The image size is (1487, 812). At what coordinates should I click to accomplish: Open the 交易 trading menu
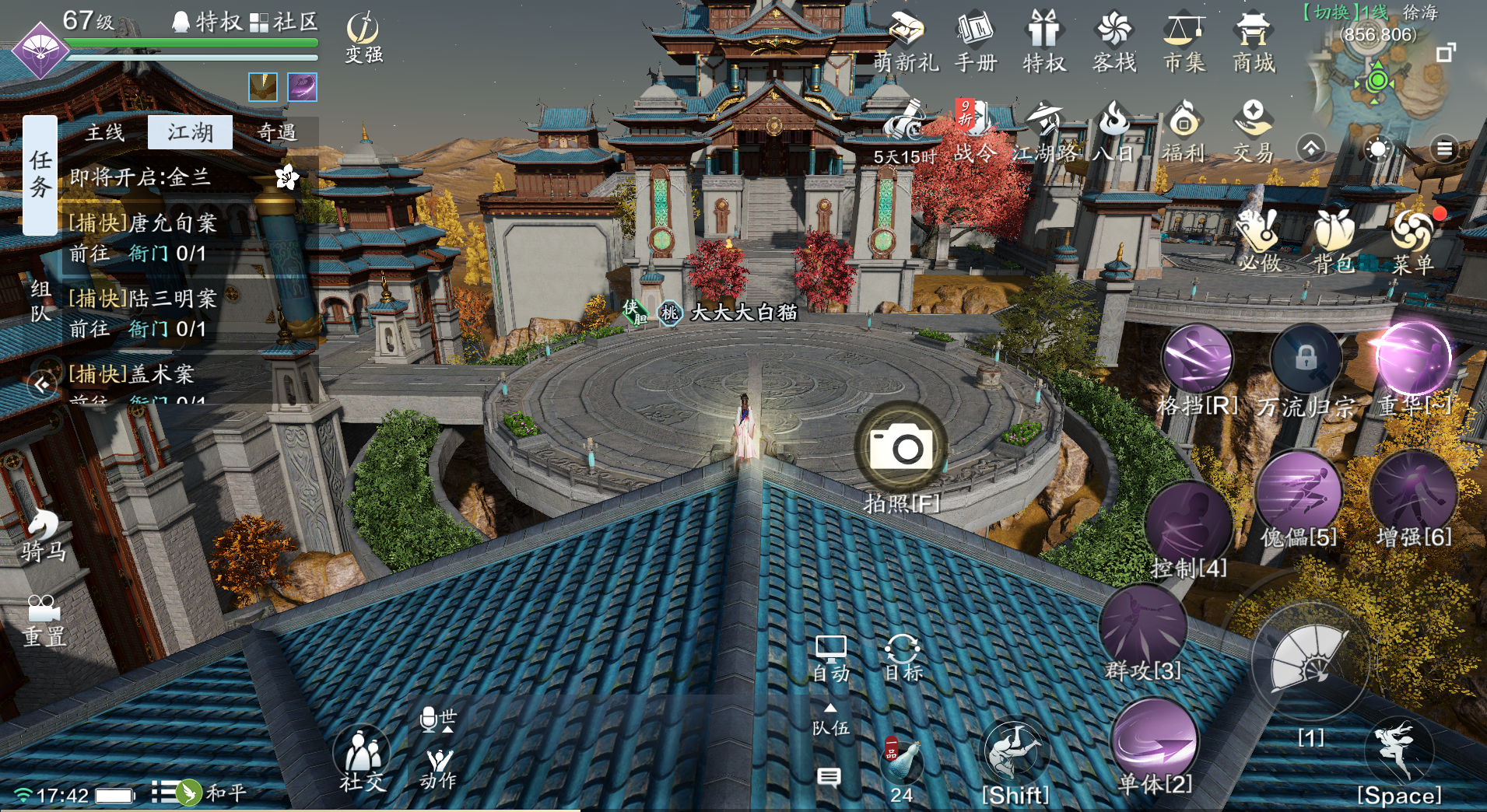[1253, 131]
